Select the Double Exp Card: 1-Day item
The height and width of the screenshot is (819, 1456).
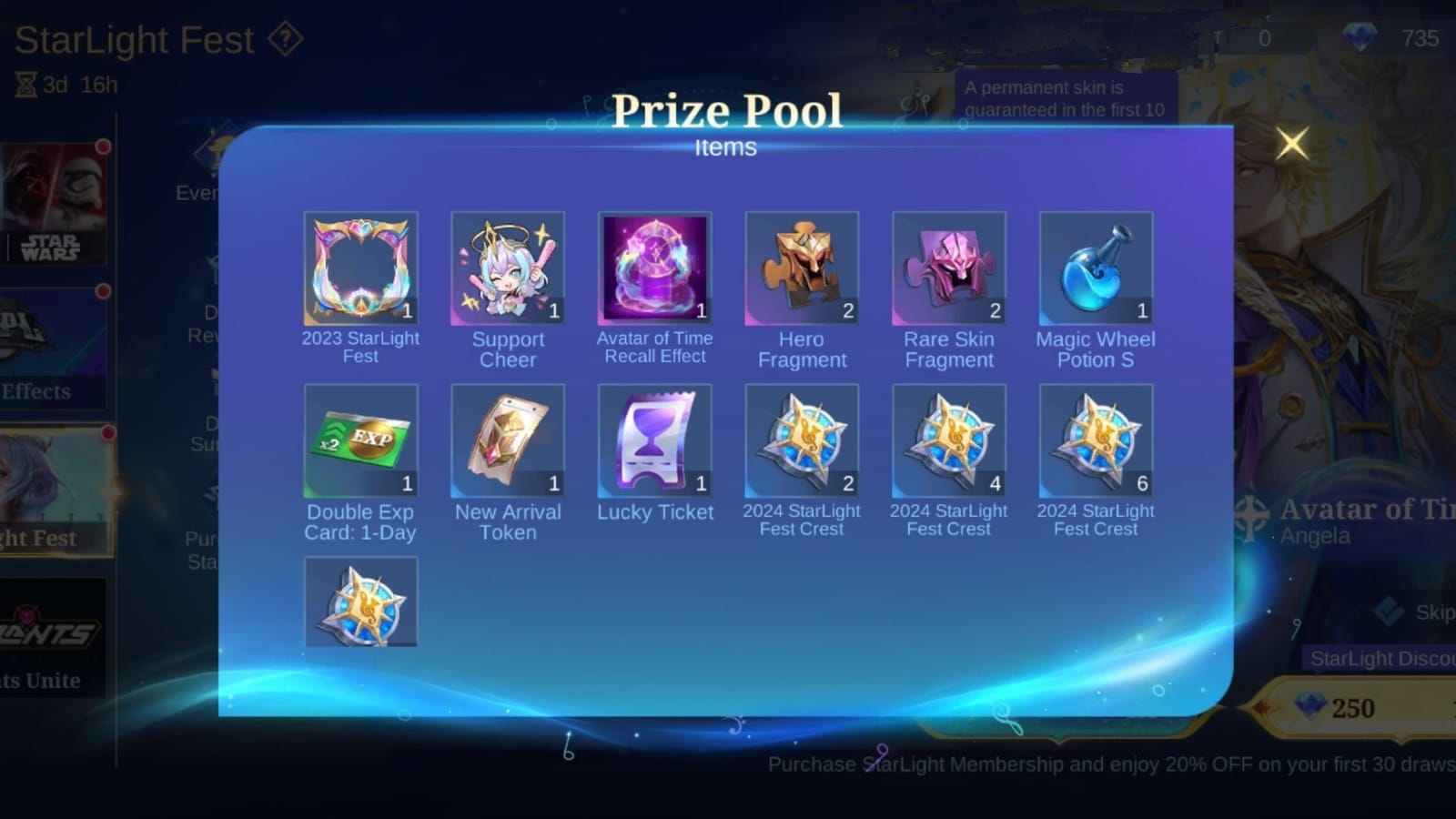click(x=360, y=440)
